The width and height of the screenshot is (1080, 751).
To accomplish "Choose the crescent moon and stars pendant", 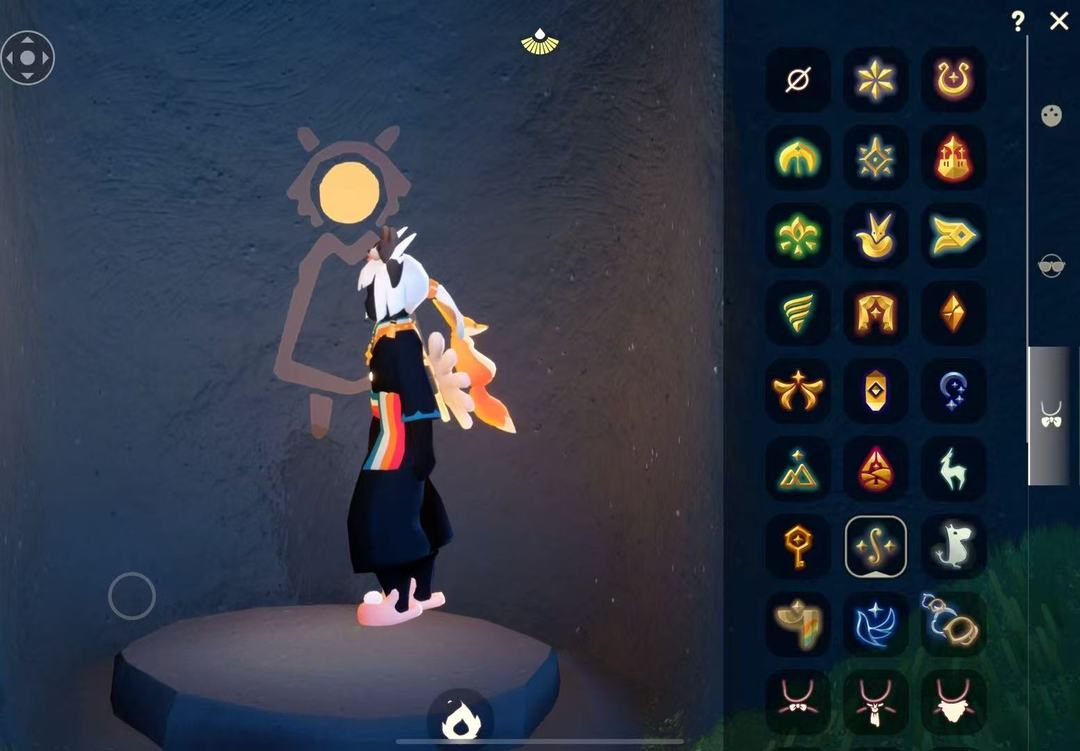I will (953, 391).
